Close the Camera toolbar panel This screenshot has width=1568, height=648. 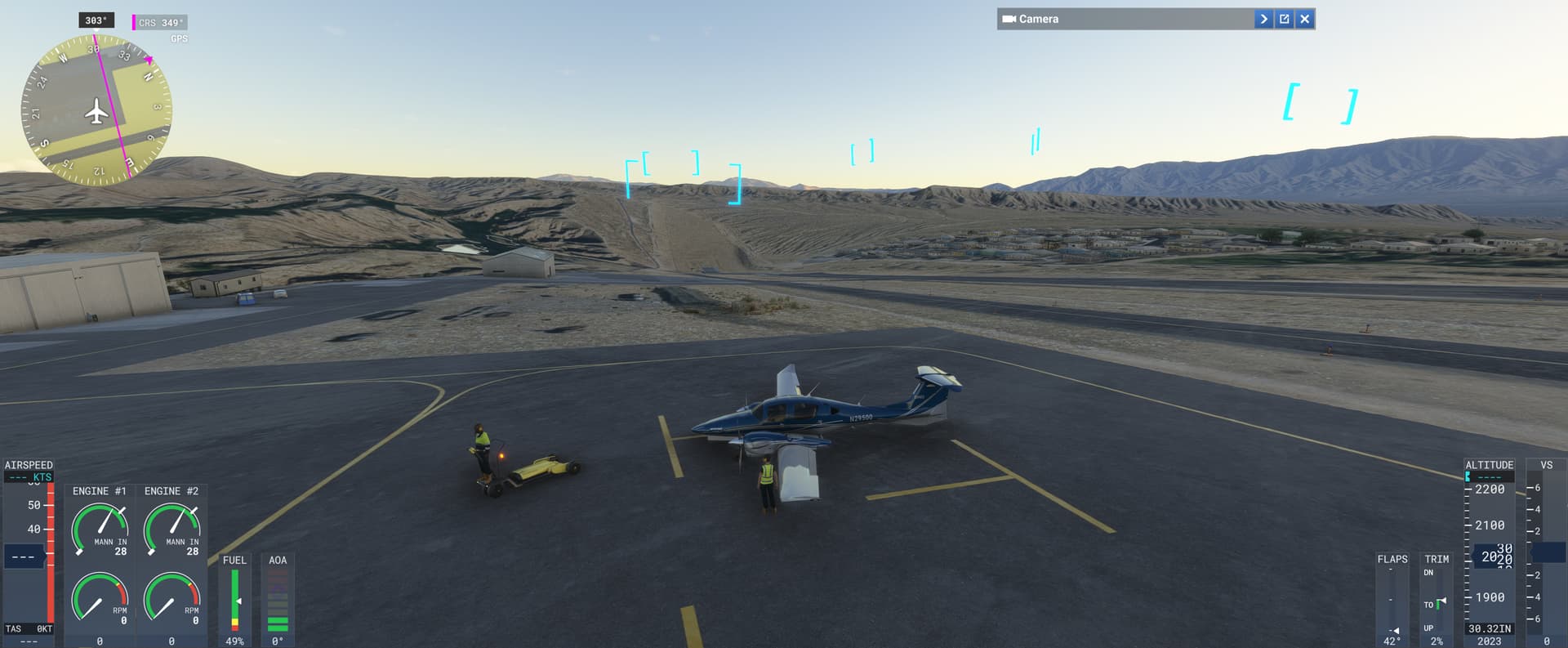coord(1305,18)
